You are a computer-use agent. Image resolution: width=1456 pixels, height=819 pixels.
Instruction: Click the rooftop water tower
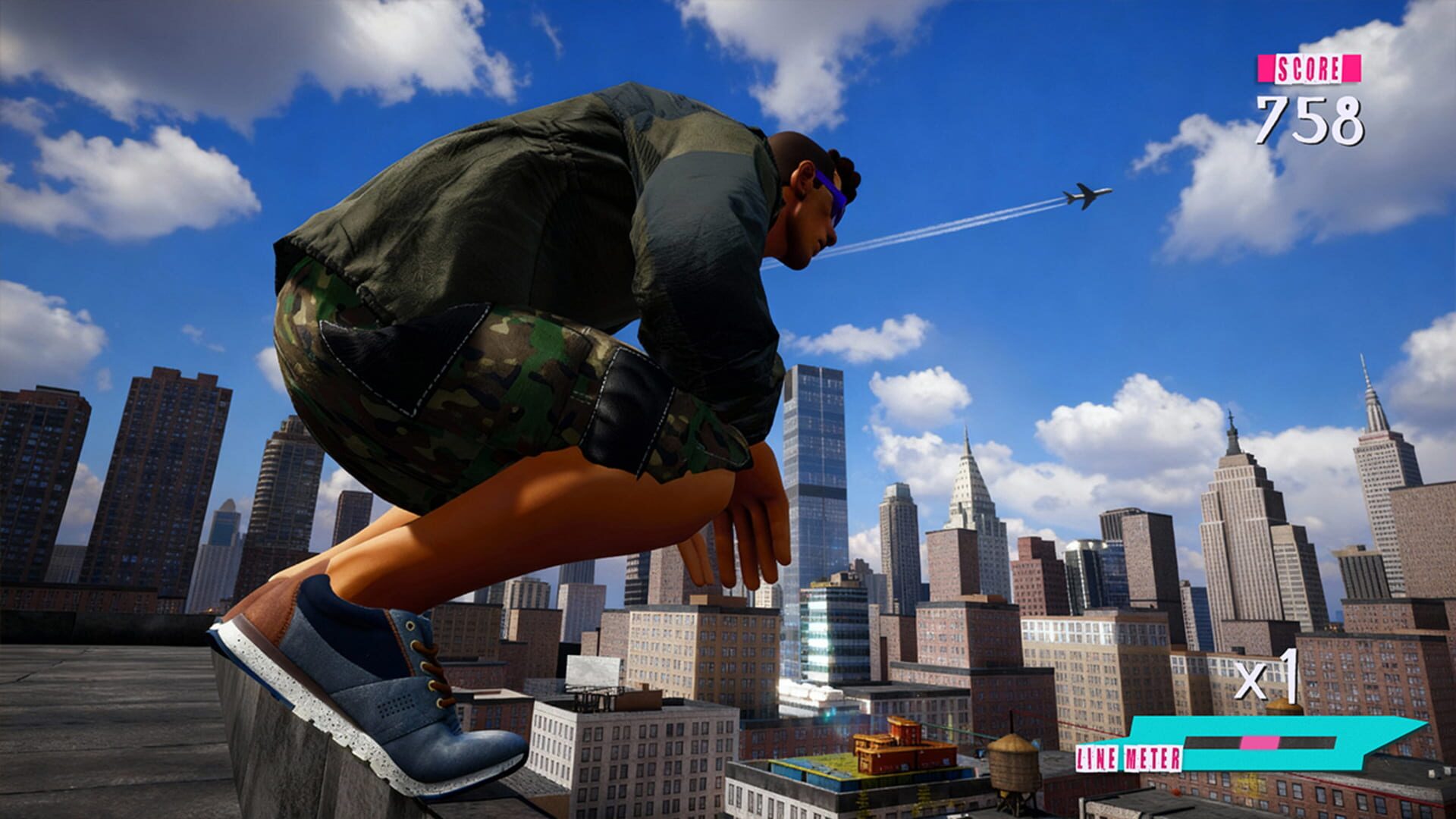pyautogui.click(x=1015, y=766)
